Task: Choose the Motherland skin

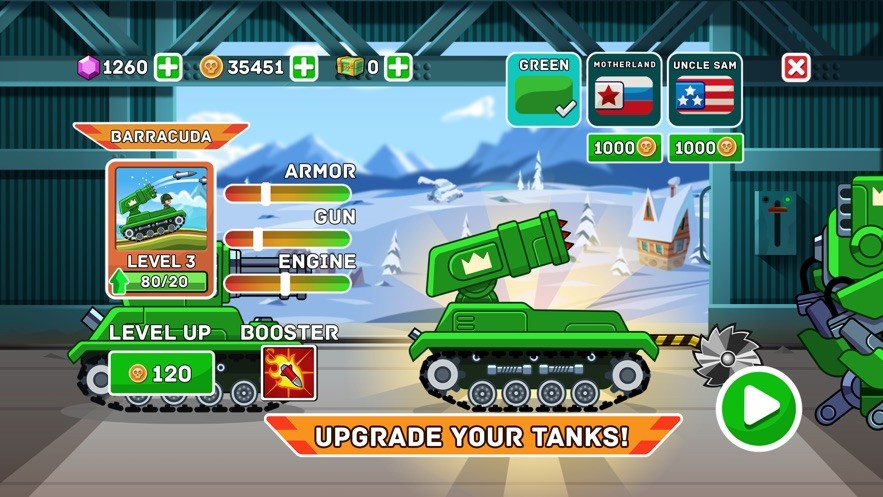Action: (x=624, y=90)
